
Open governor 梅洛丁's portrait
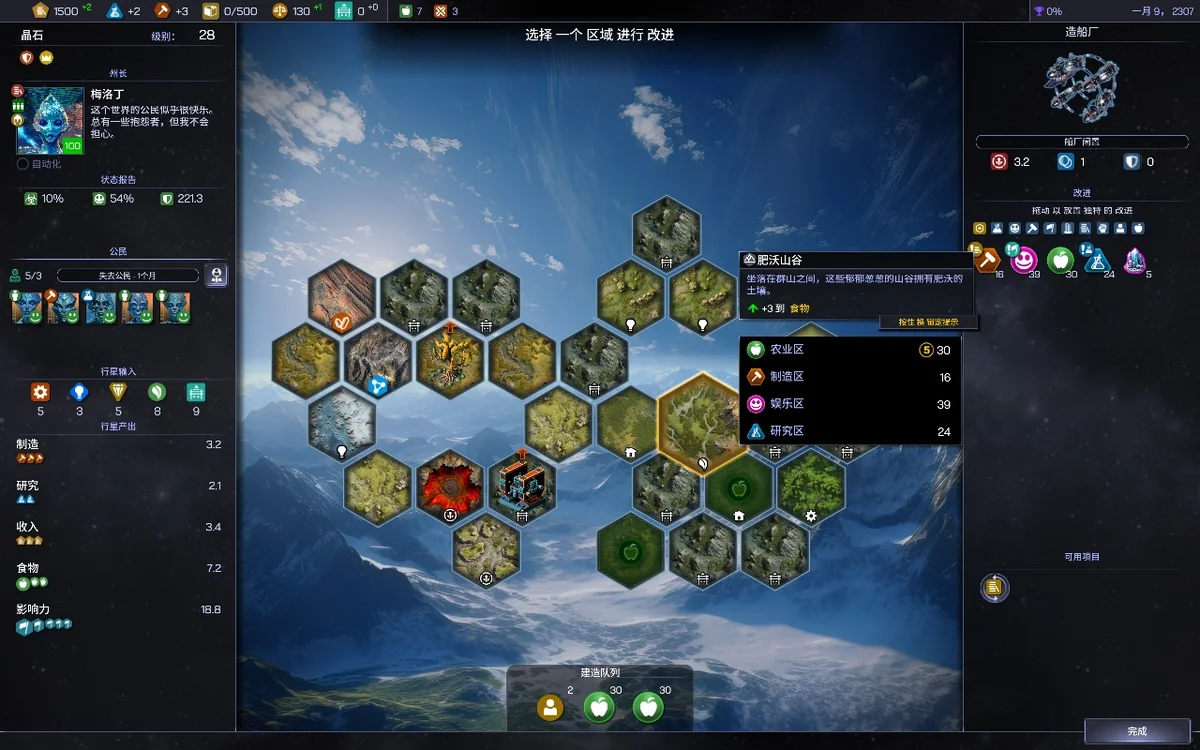point(50,121)
